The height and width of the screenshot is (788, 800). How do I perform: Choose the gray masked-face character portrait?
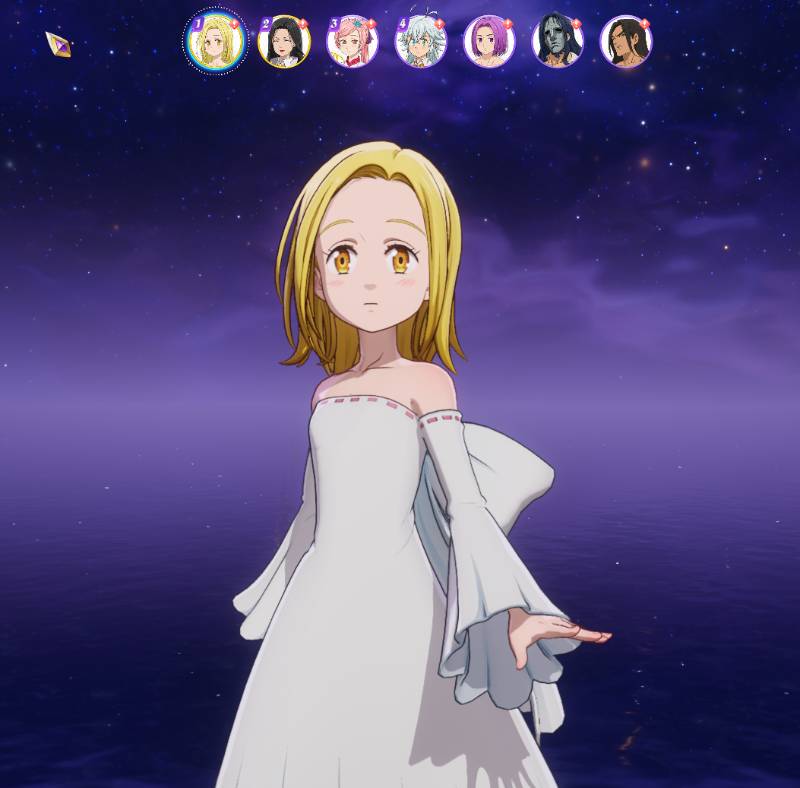point(557,42)
